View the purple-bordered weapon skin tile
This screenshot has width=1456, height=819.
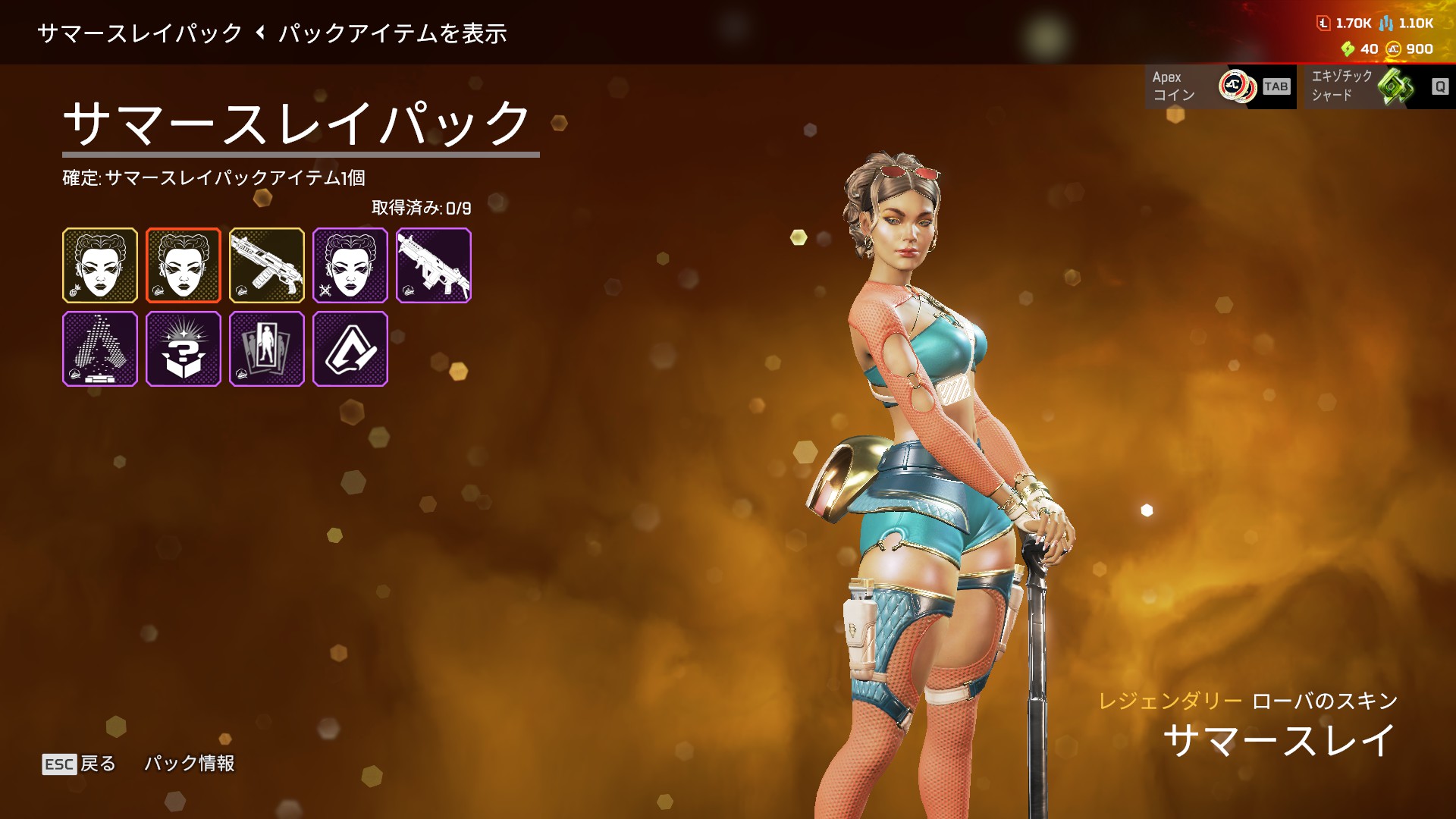click(x=434, y=265)
